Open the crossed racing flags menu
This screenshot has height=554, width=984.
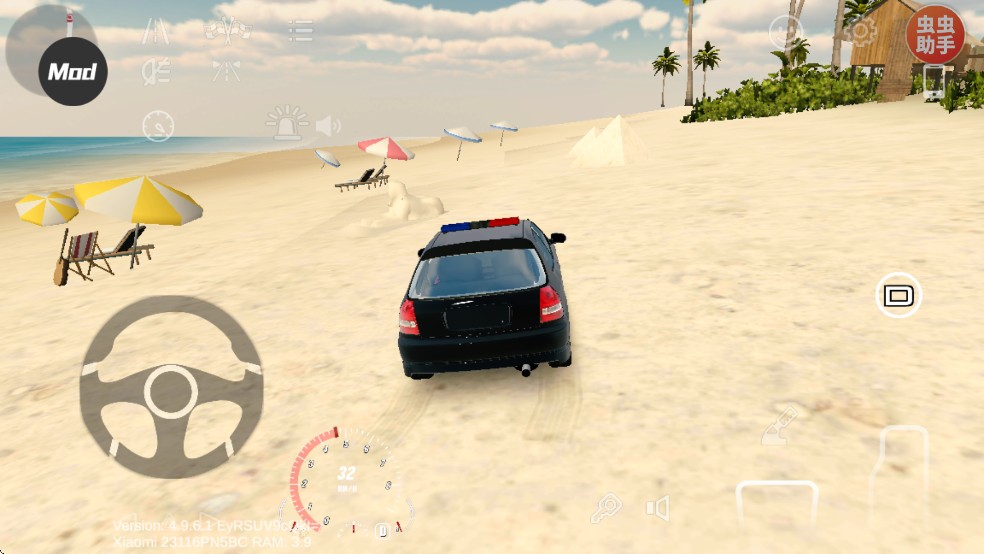pos(228,29)
